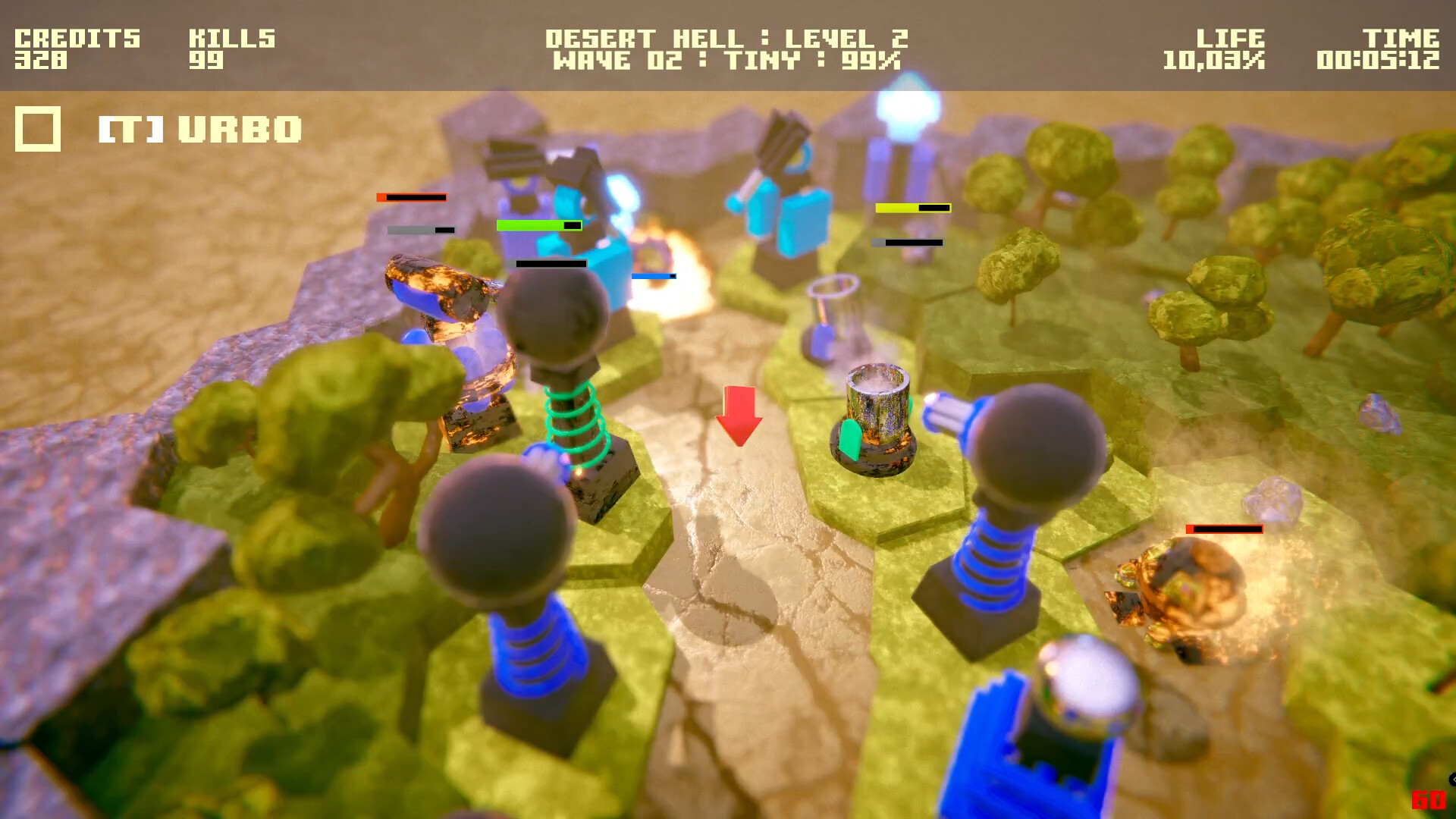Screen dimensions: 1456x819
Task: Click the LIFE 10,03% readout
Action: tap(1221, 47)
